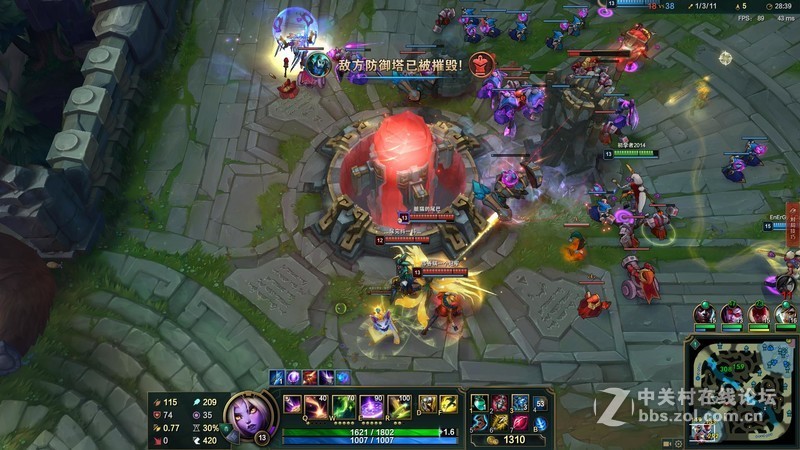Activate the F summoner spell
800x450 pixels.
(x=447, y=404)
